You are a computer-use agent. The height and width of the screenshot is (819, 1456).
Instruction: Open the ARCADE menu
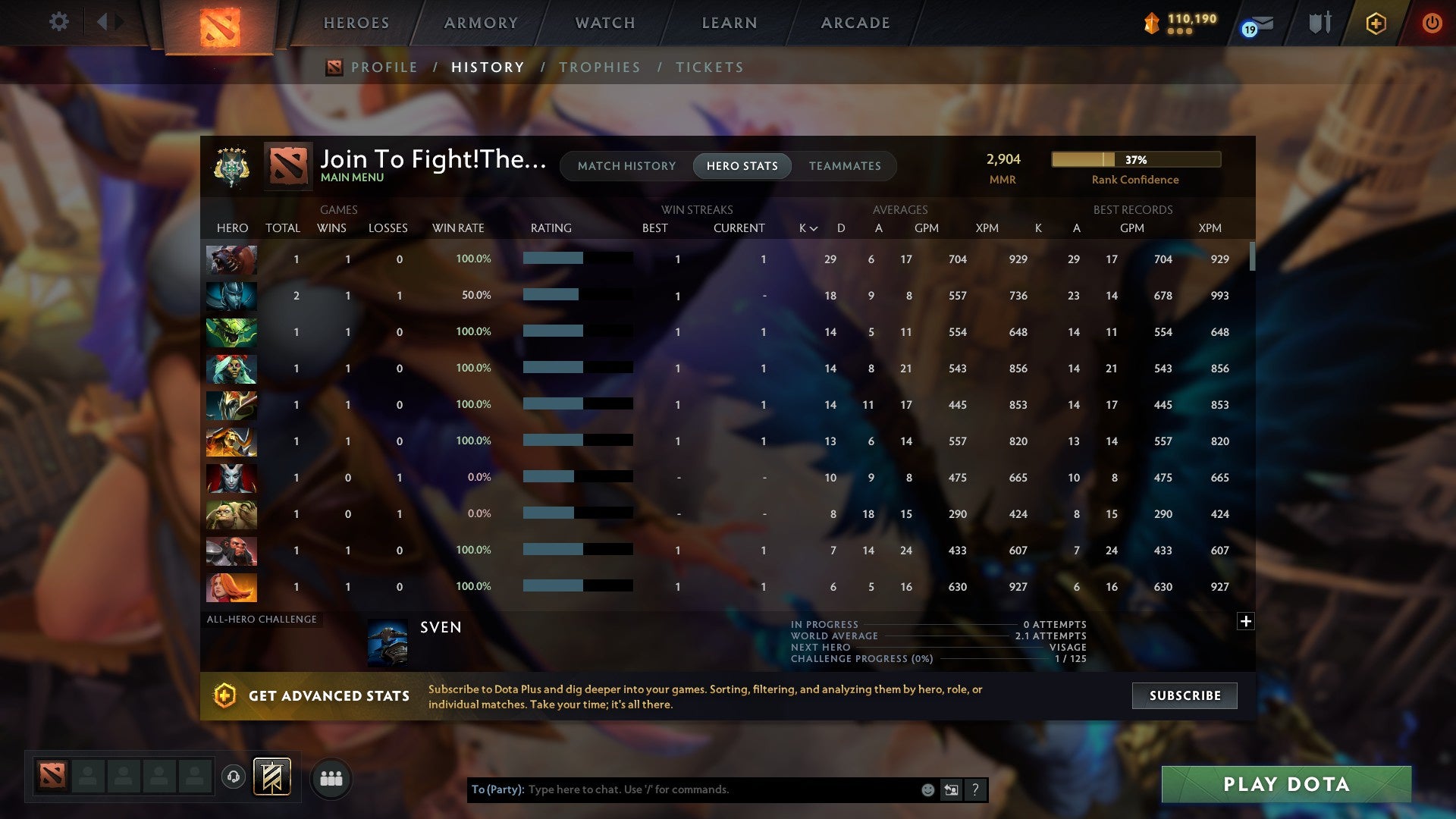[x=855, y=23]
